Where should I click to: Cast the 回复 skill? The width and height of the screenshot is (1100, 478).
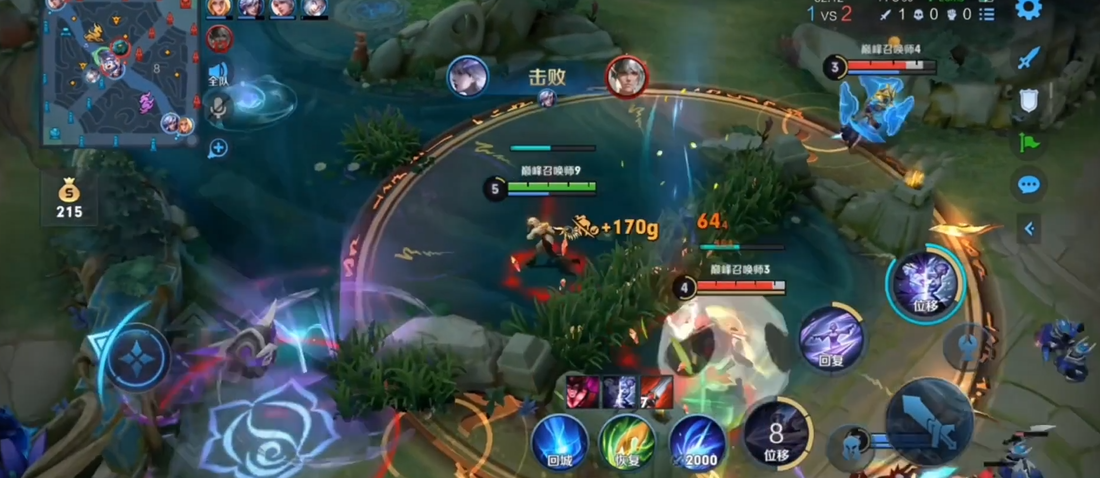click(831, 338)
